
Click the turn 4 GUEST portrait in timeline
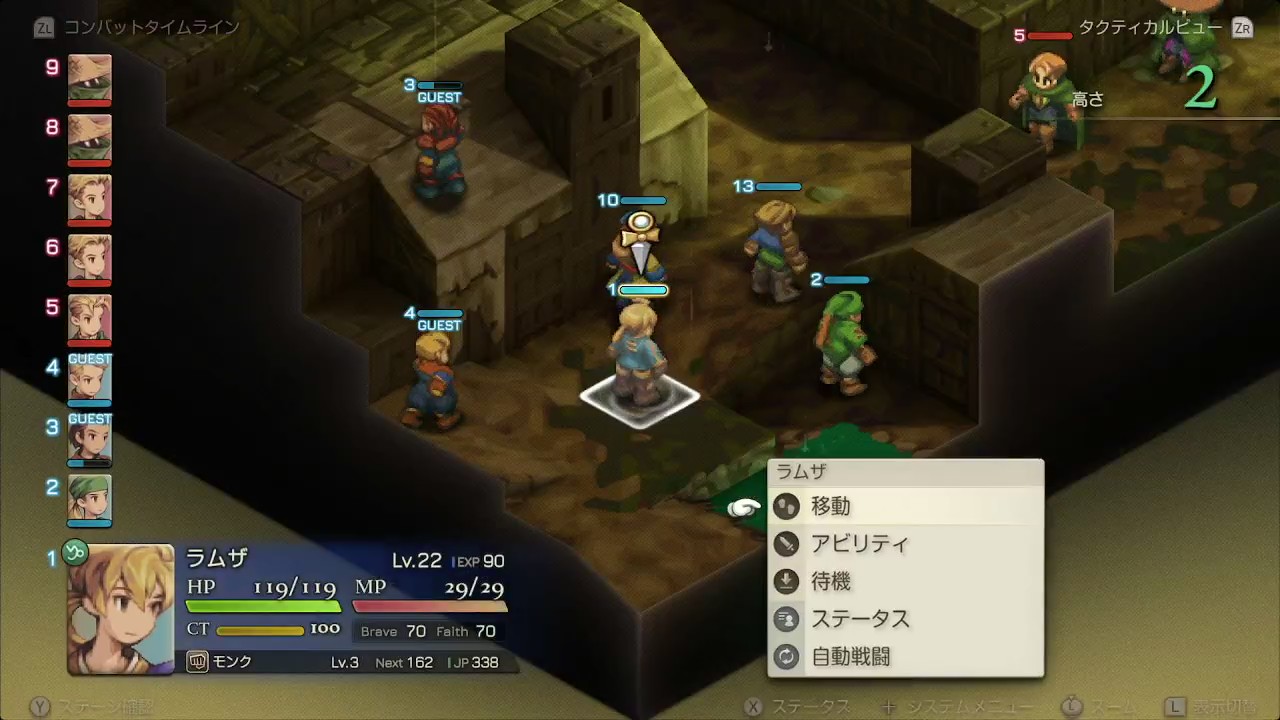pyautogui.click(x=89, y=381)
